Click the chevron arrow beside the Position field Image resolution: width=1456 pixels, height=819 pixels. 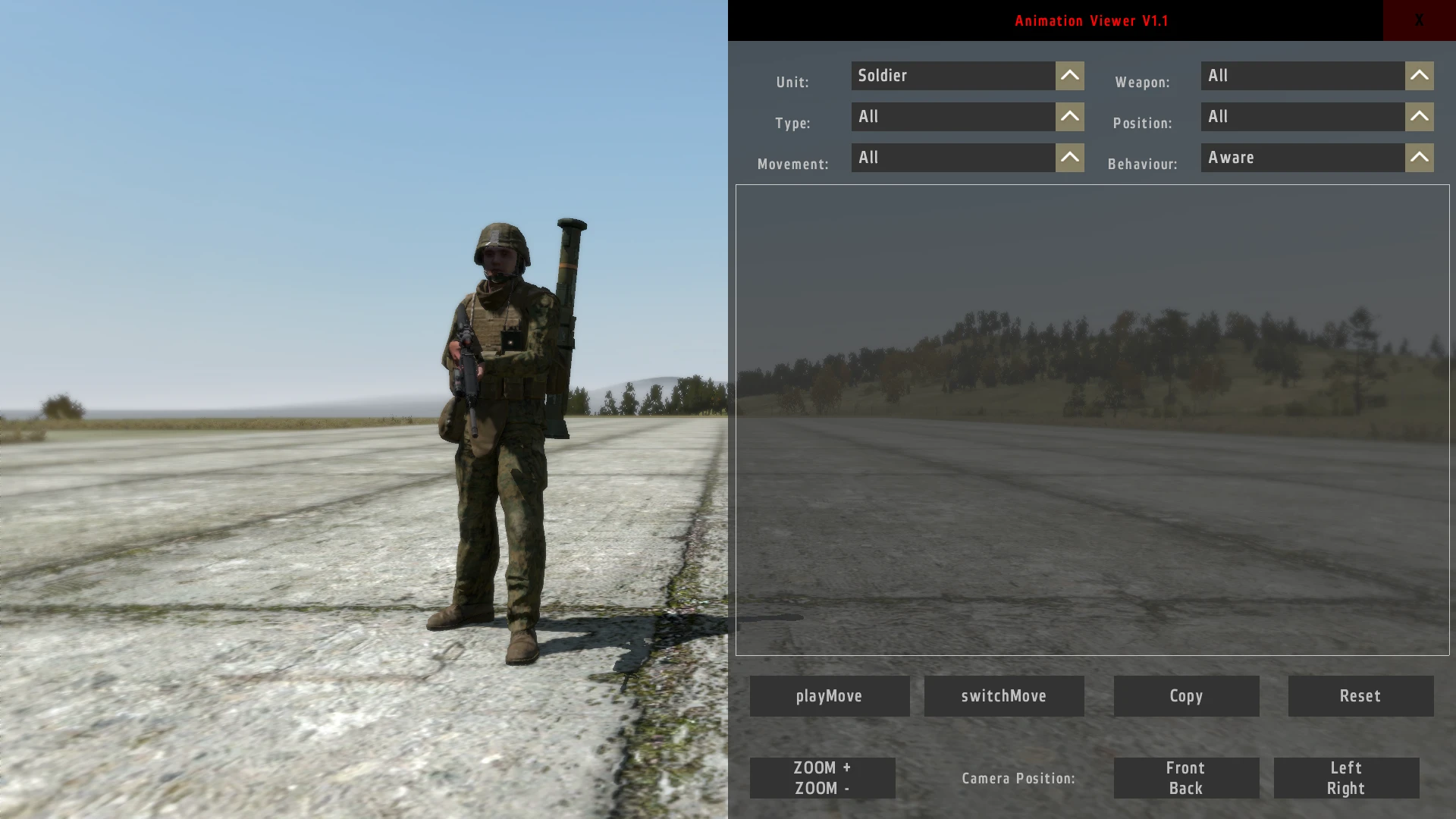pos(1419,116)
